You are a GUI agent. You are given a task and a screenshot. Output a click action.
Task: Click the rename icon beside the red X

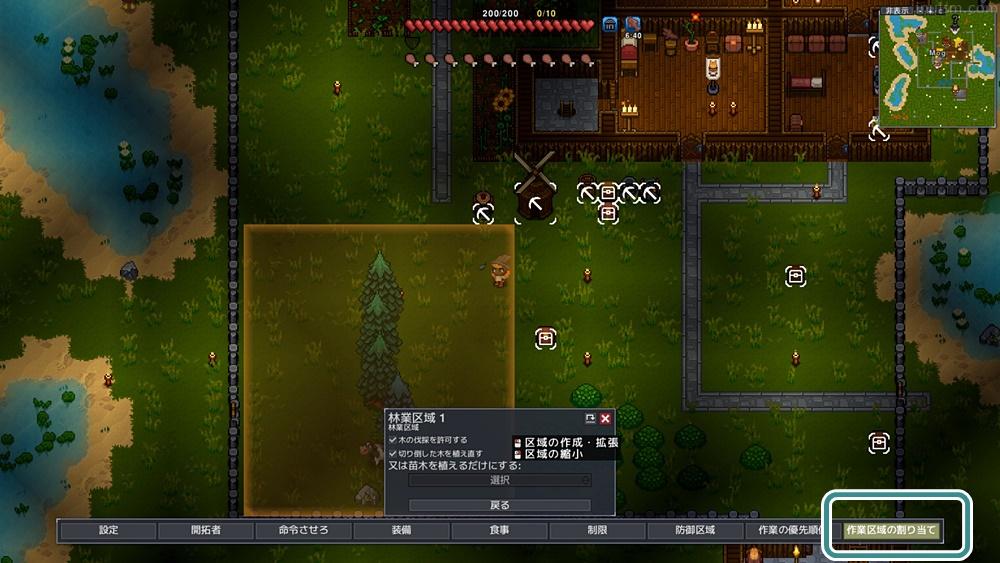pos(590,418)
